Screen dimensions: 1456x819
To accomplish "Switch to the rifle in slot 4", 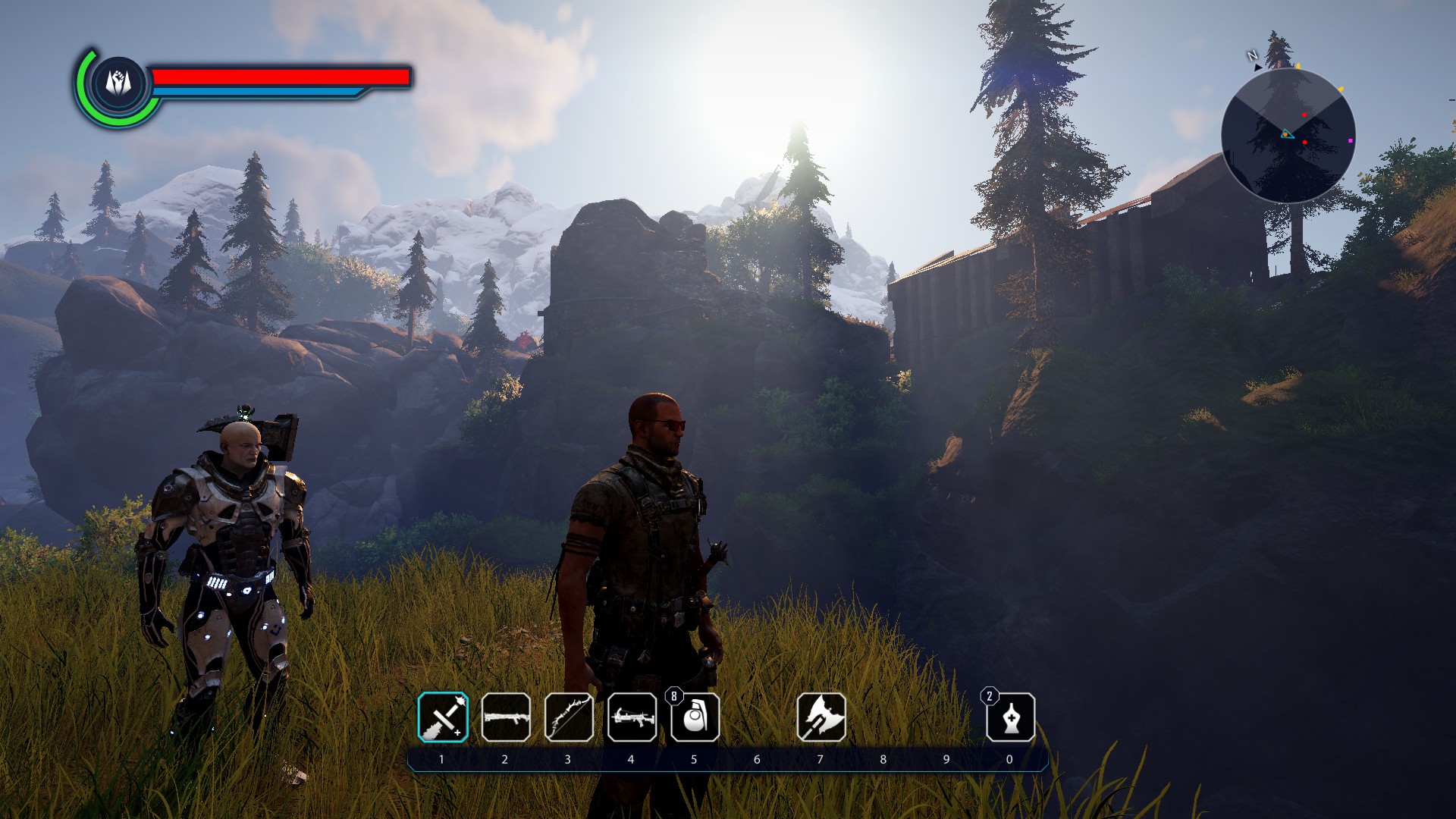I will pyautogui.click(x=632, y=717).
